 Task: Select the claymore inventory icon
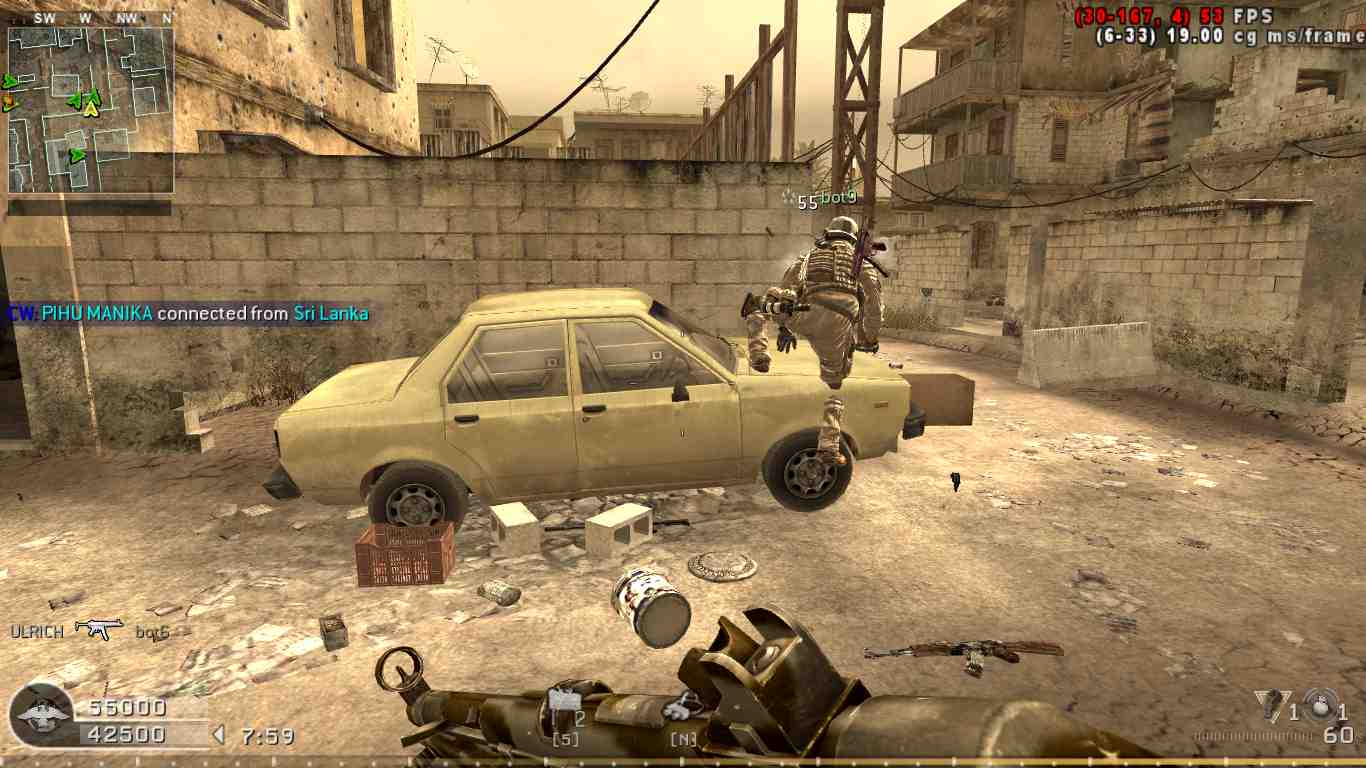coord(565,703)
